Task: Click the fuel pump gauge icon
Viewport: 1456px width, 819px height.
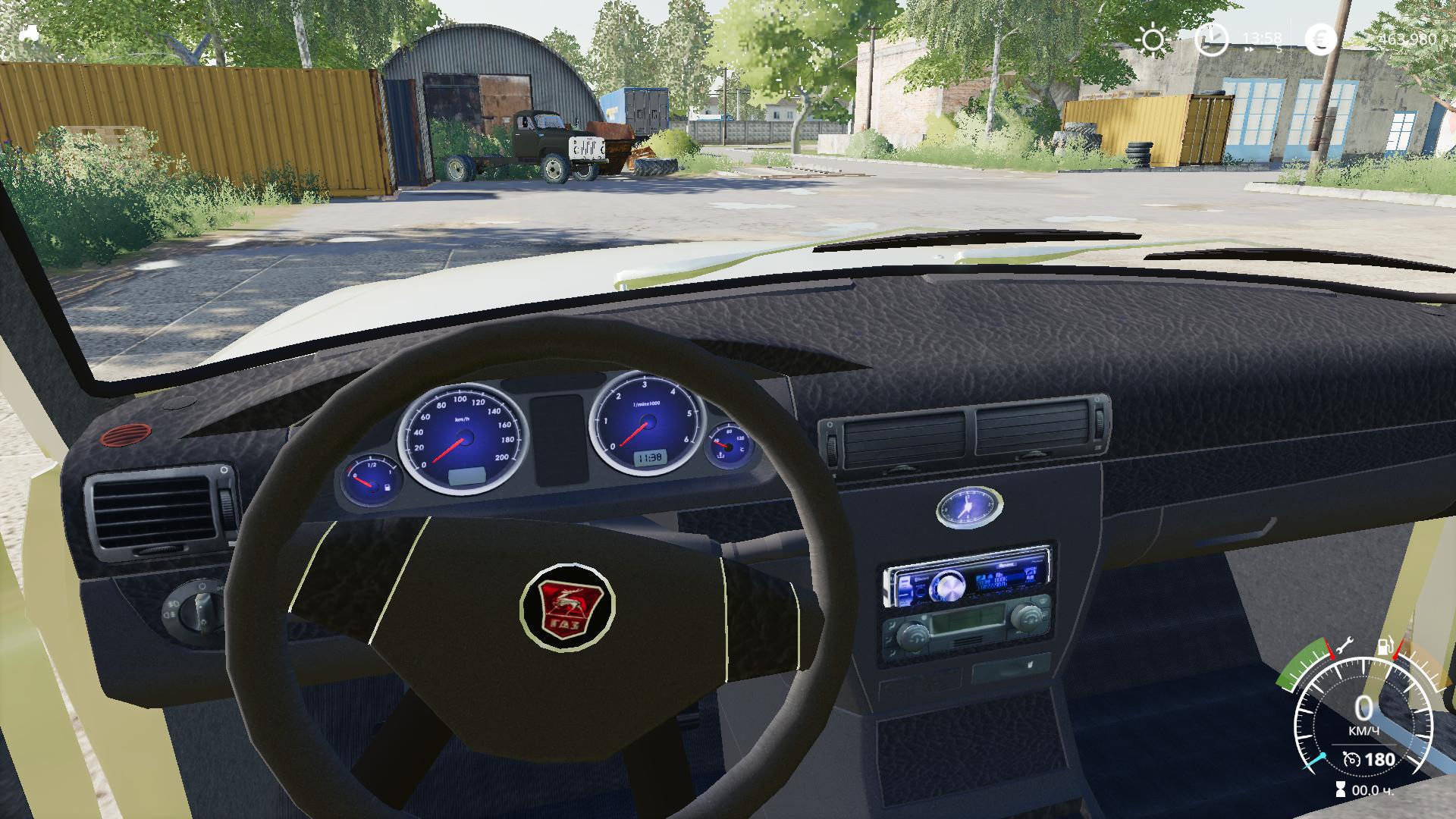Action: click(1385, 648)
